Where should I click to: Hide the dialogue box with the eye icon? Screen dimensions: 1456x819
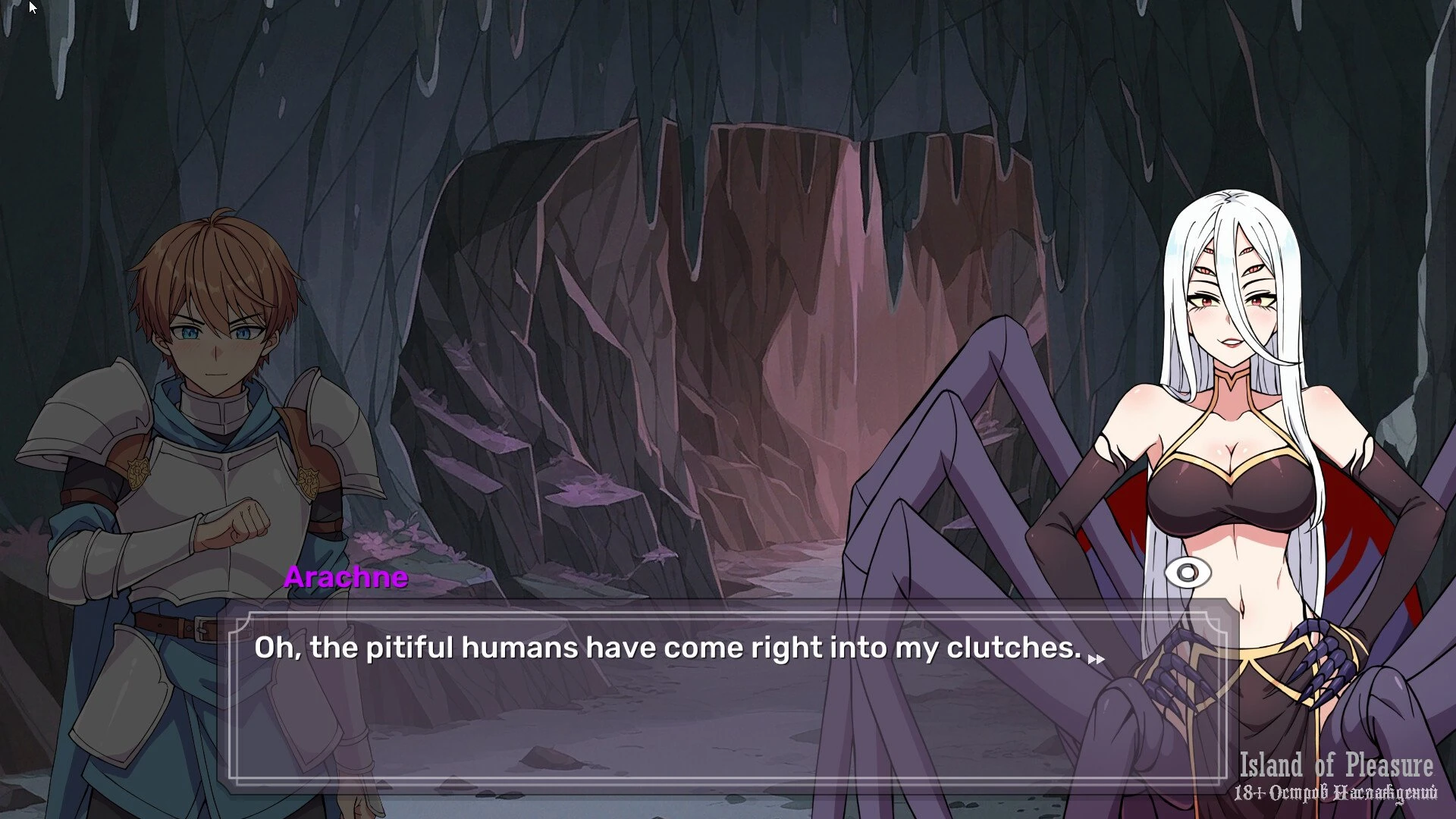(1188, 573)
